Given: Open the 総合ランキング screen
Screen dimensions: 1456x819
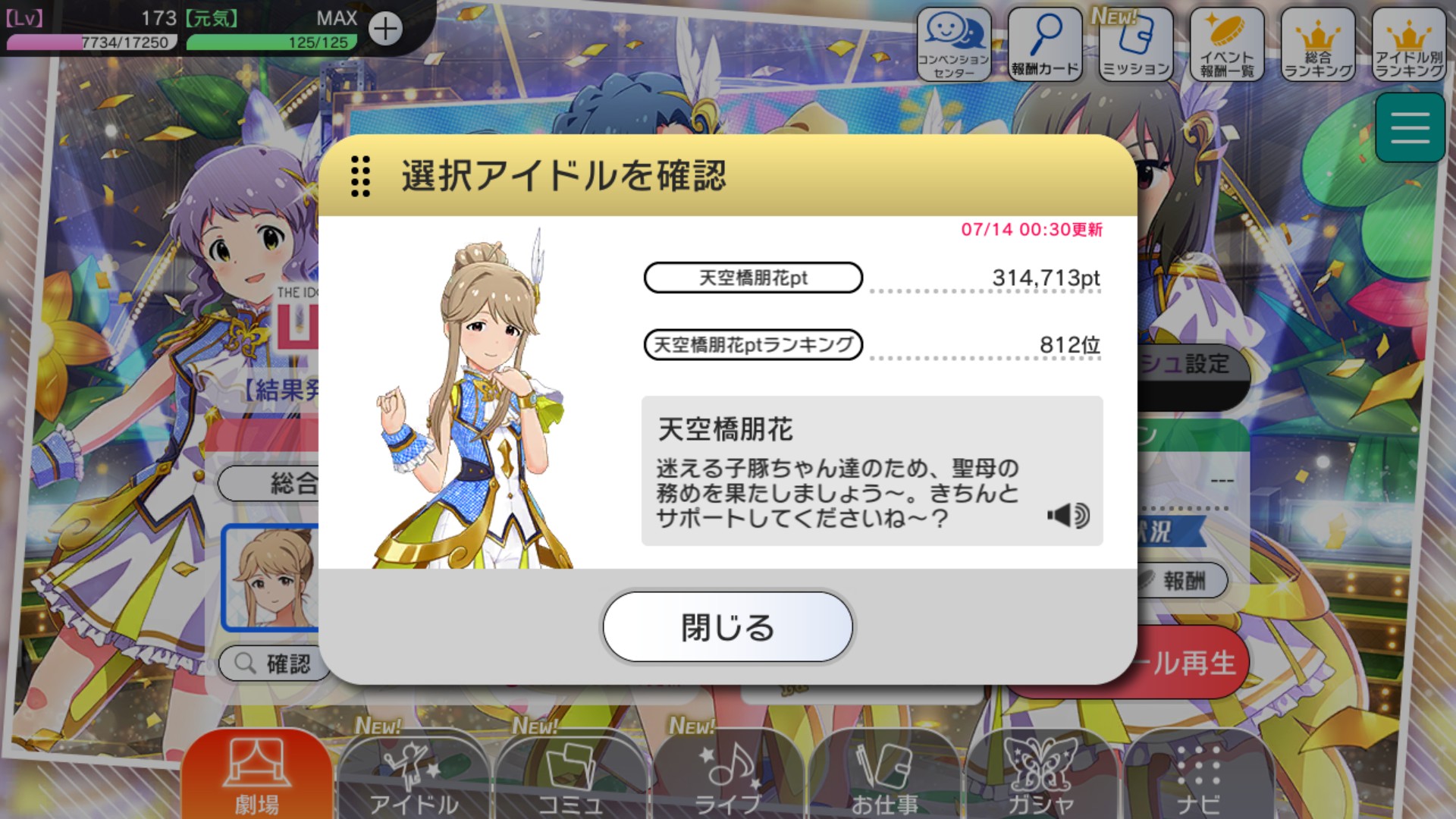Looking at the screenshot, I should tap(1317, 43).
